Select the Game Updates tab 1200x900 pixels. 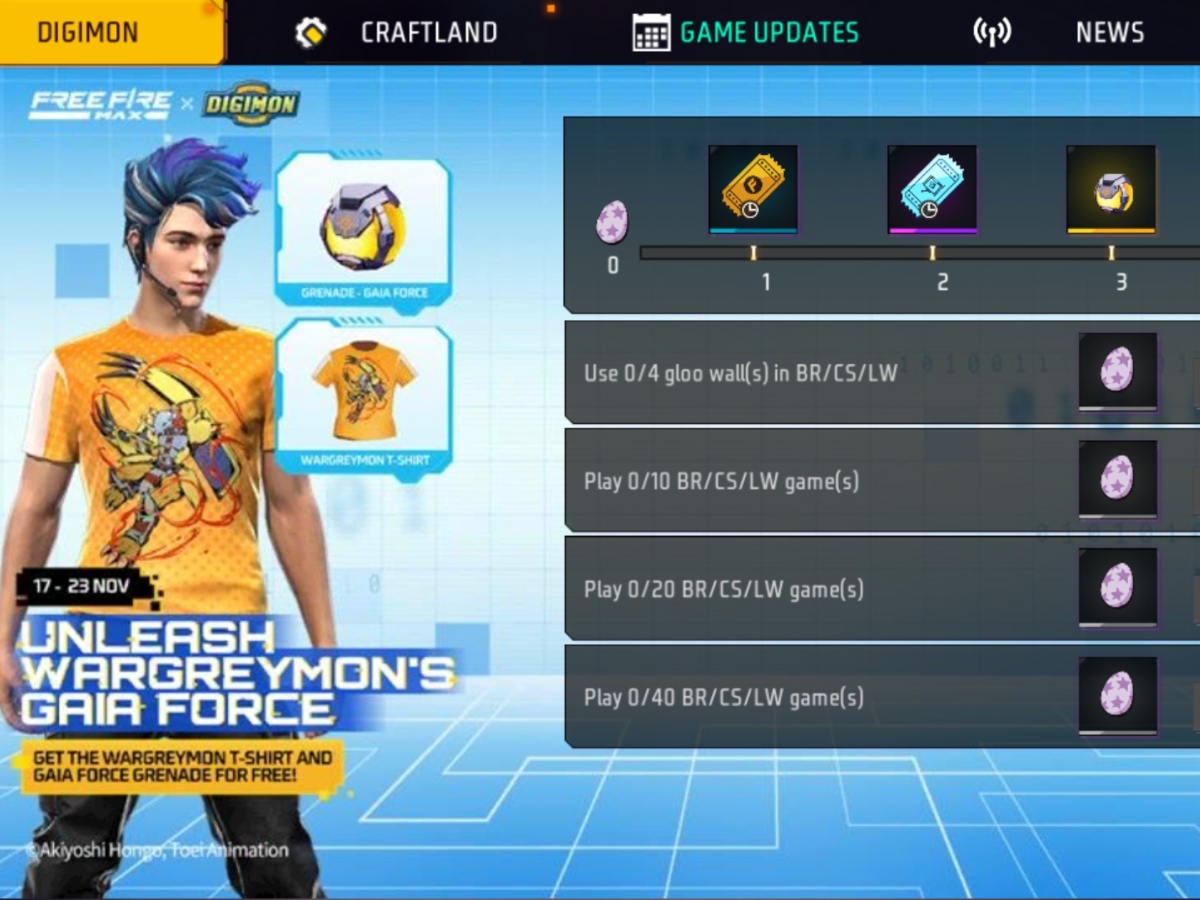coord(747,32)
